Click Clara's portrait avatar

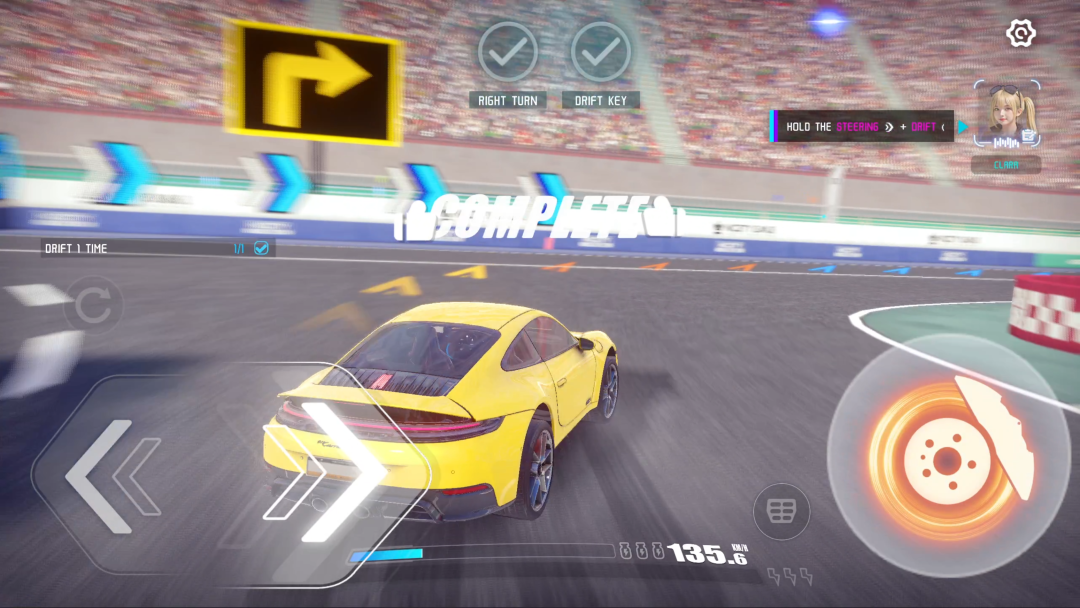pos(1006,115)
